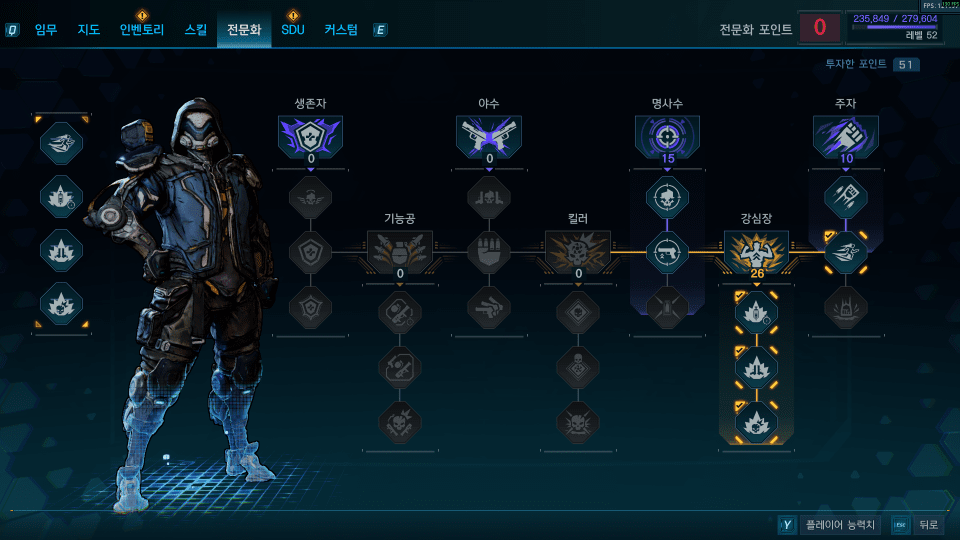The image size is (960, 540).
Task: Choose the 야수 crossed pistols emblem
Action: (x=489, y=137)
